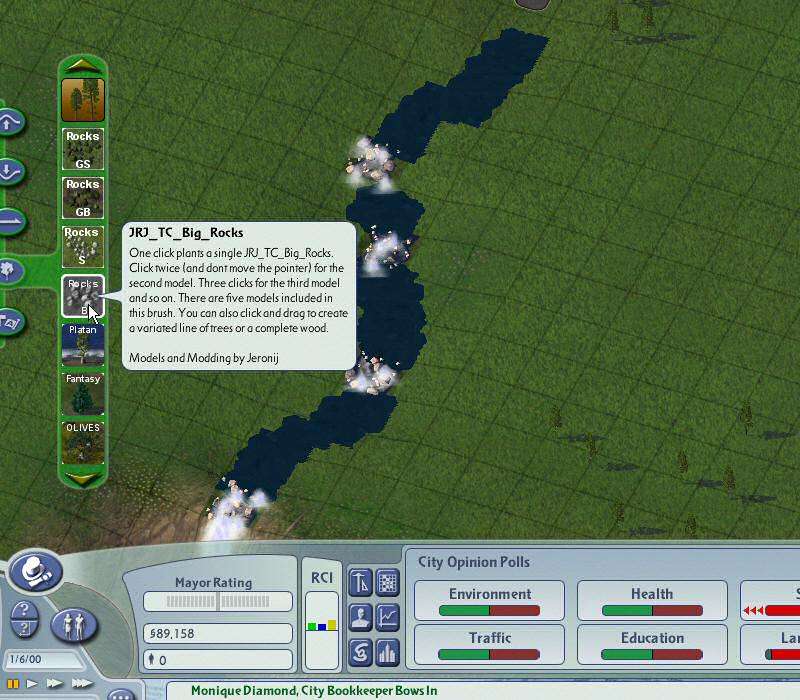This screenshot has height=700, width=800.
Task: Click the down arrow below the brush list
Action: click(83, 479)
